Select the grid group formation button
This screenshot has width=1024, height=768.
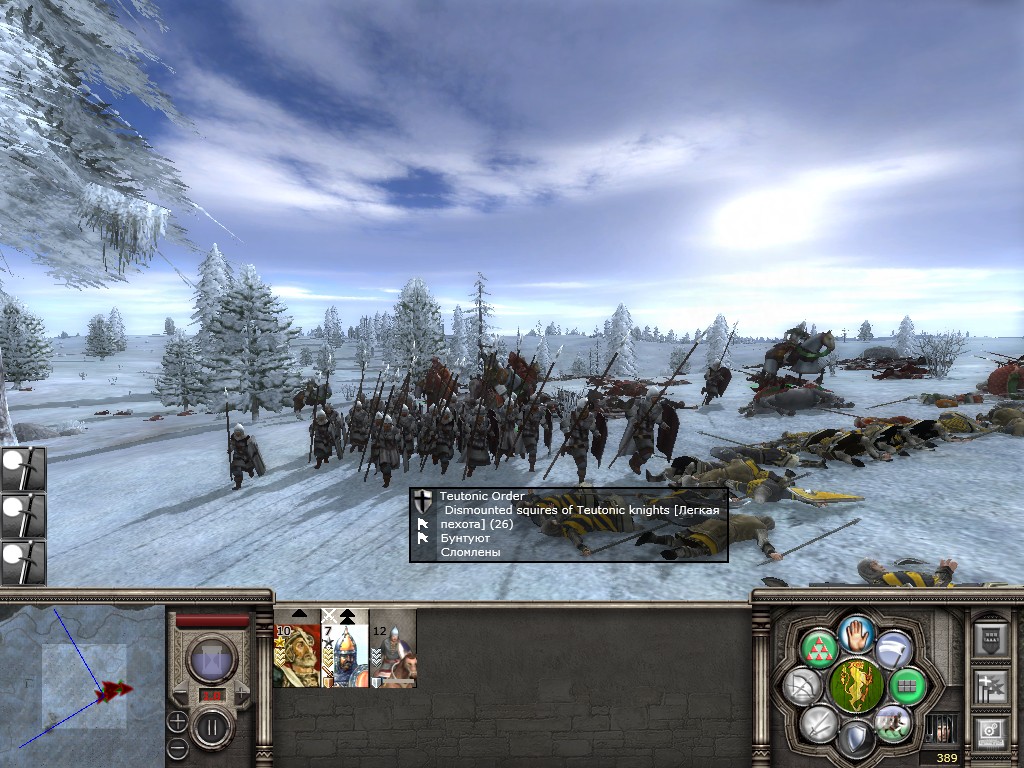point(908,686)
